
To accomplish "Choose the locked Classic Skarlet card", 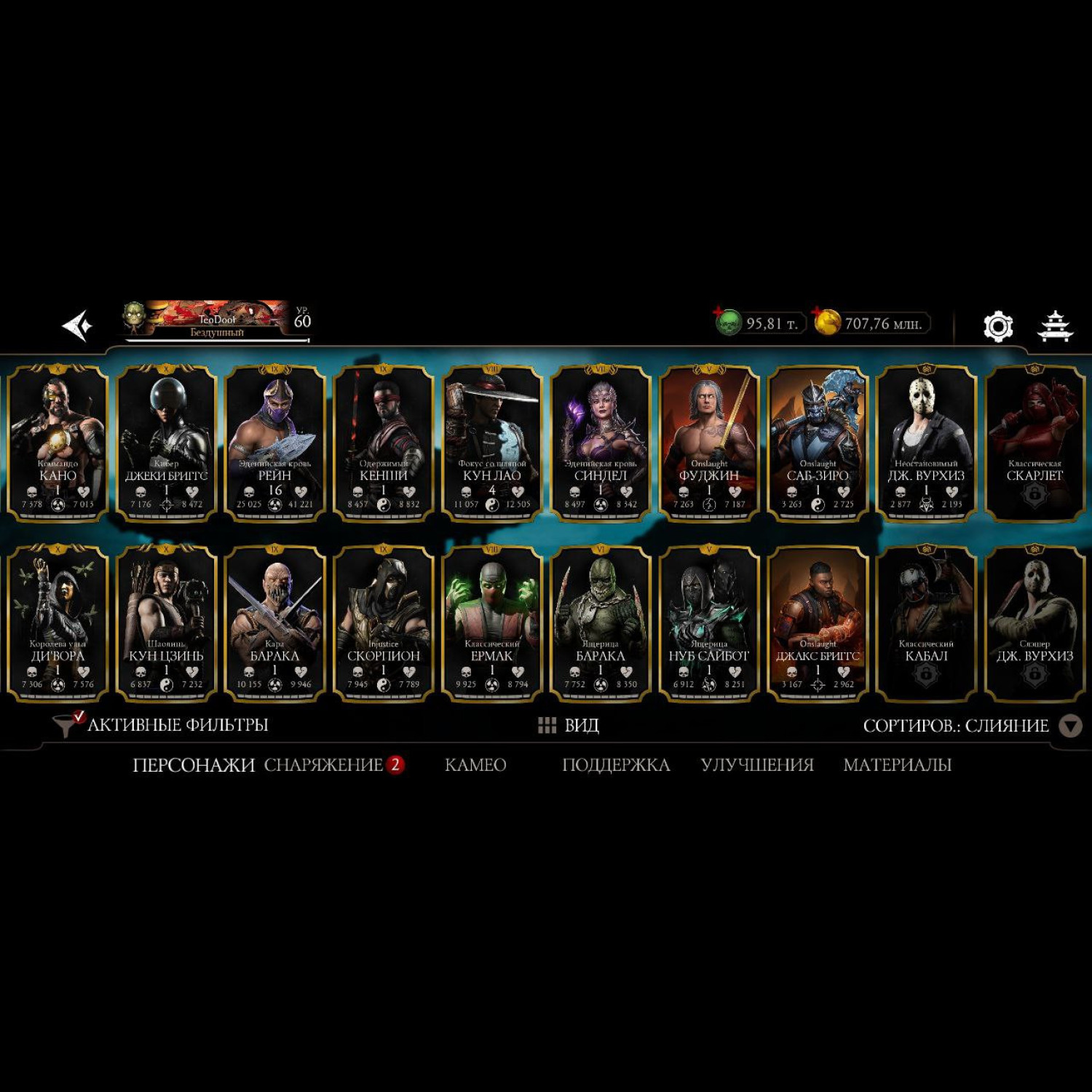I will pyautogui.click(x=1034, y=443).
